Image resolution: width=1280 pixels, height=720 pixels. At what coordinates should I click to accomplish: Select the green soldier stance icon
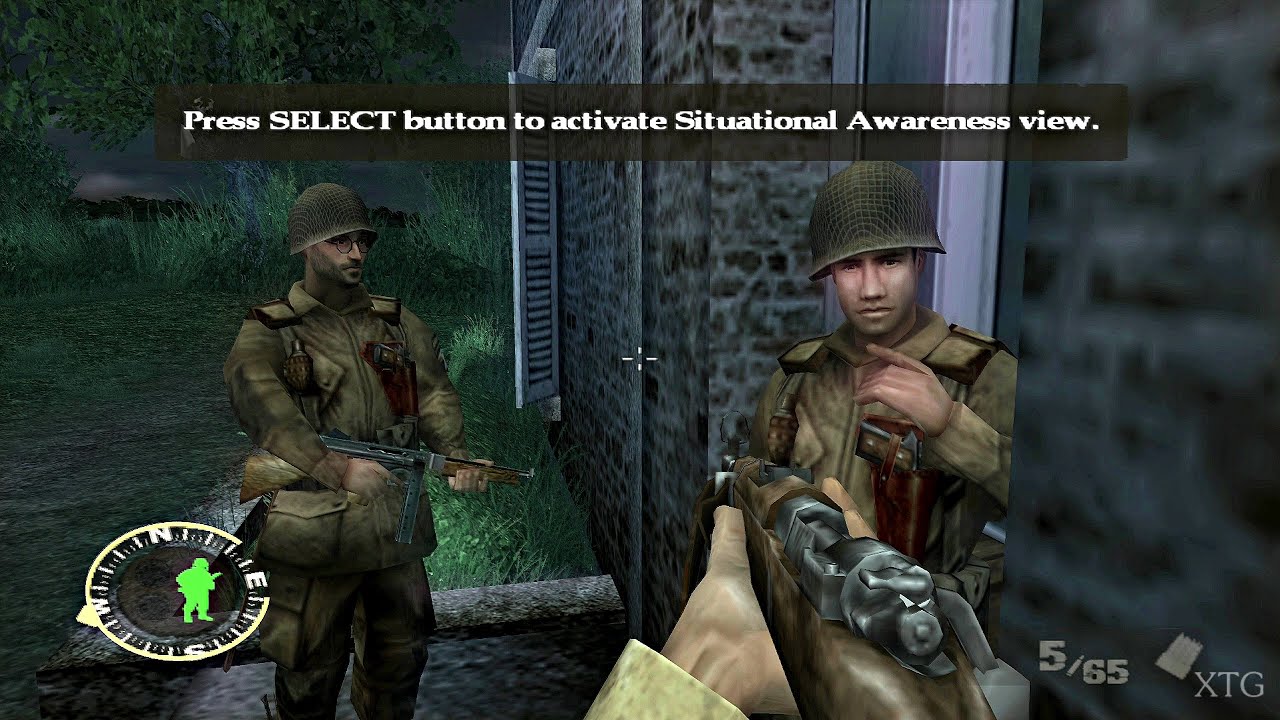pos(195,588)
